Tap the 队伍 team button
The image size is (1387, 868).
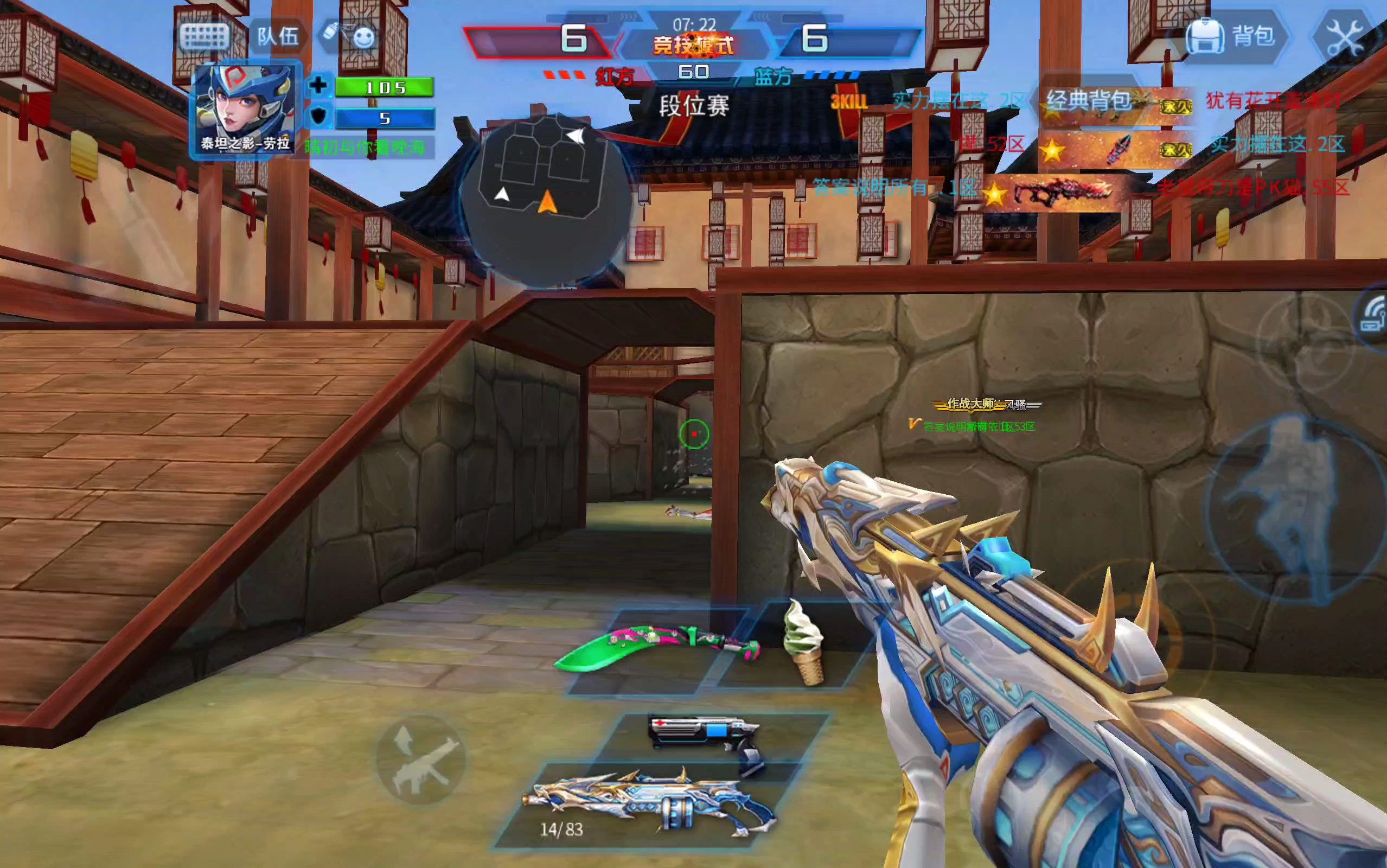tap(278, 37)
